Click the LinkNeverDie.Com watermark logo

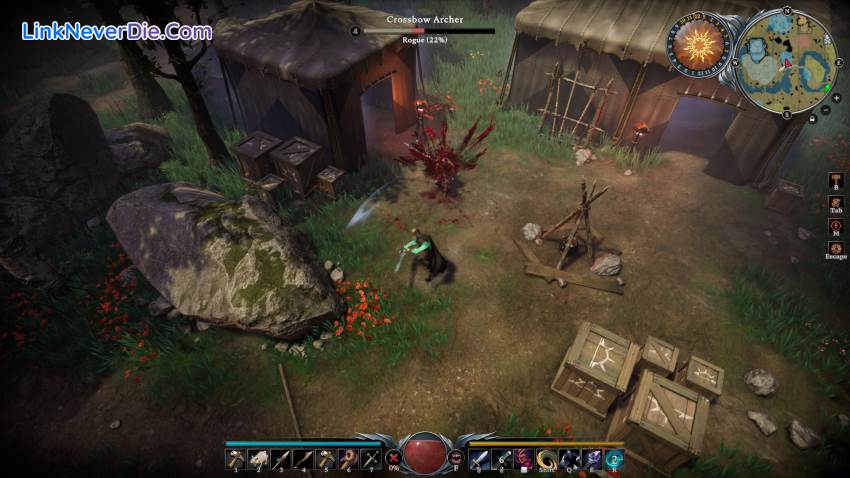117,31
